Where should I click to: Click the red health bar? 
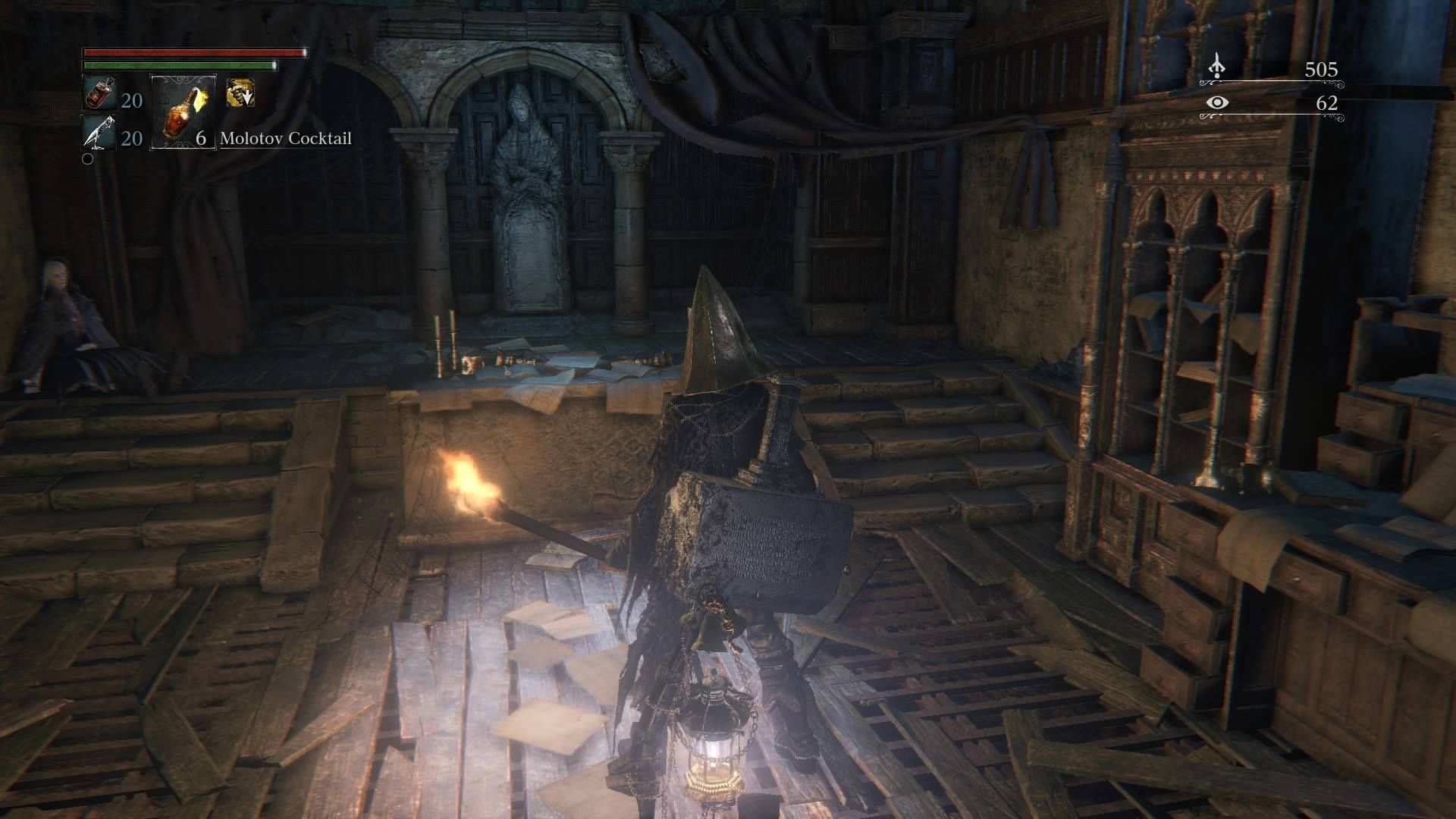pos(193,54)
